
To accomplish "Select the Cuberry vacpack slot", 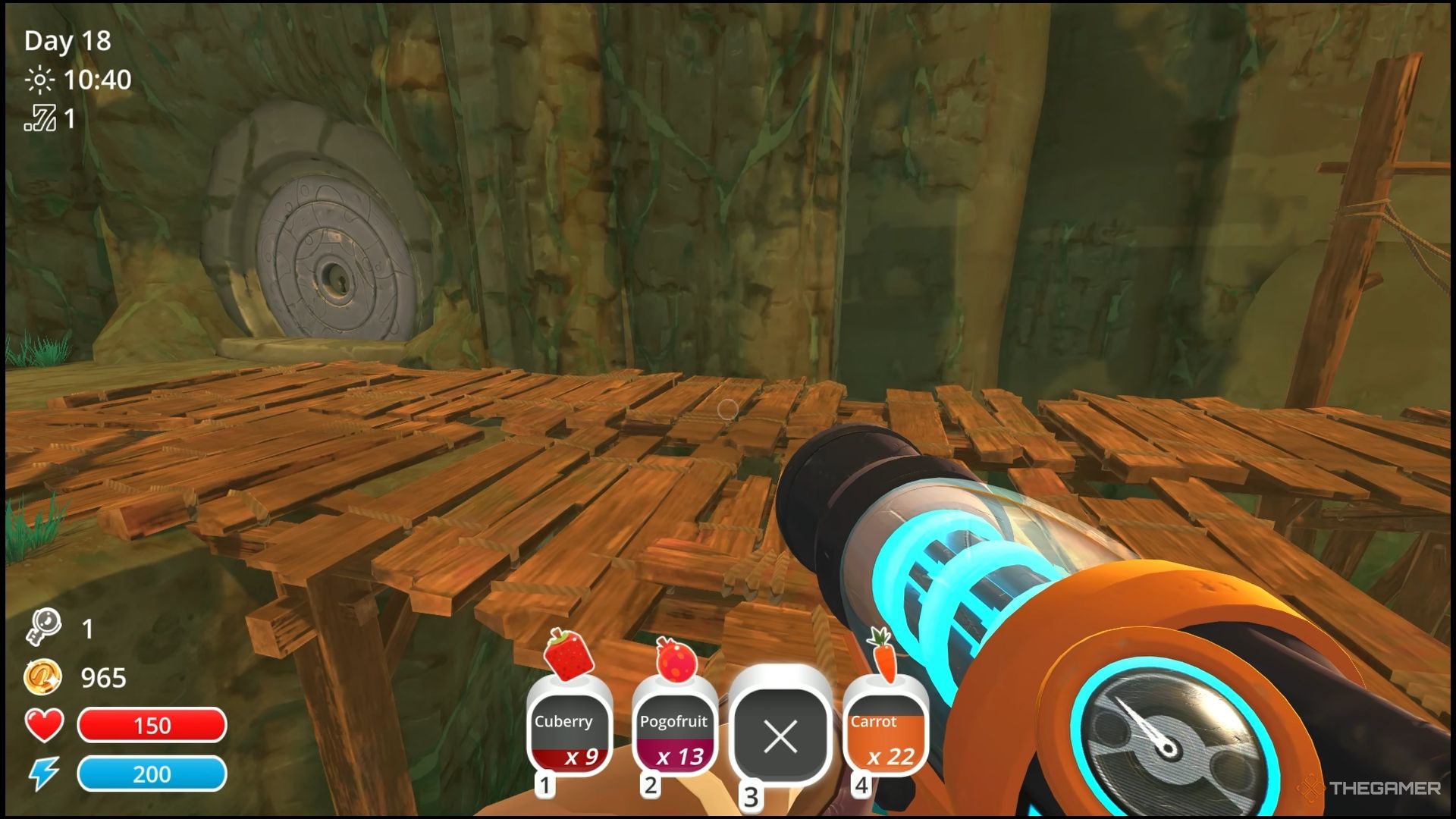I will (x=569, y=733).
